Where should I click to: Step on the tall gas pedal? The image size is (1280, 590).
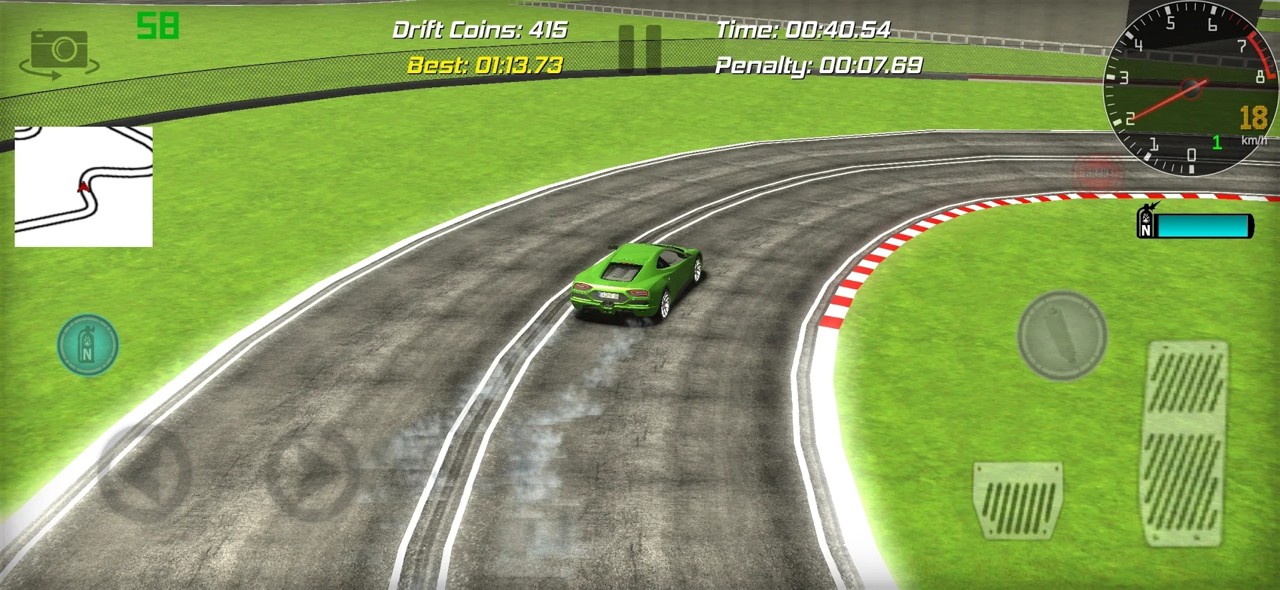pyautogui.click(x=1184, y=443)
